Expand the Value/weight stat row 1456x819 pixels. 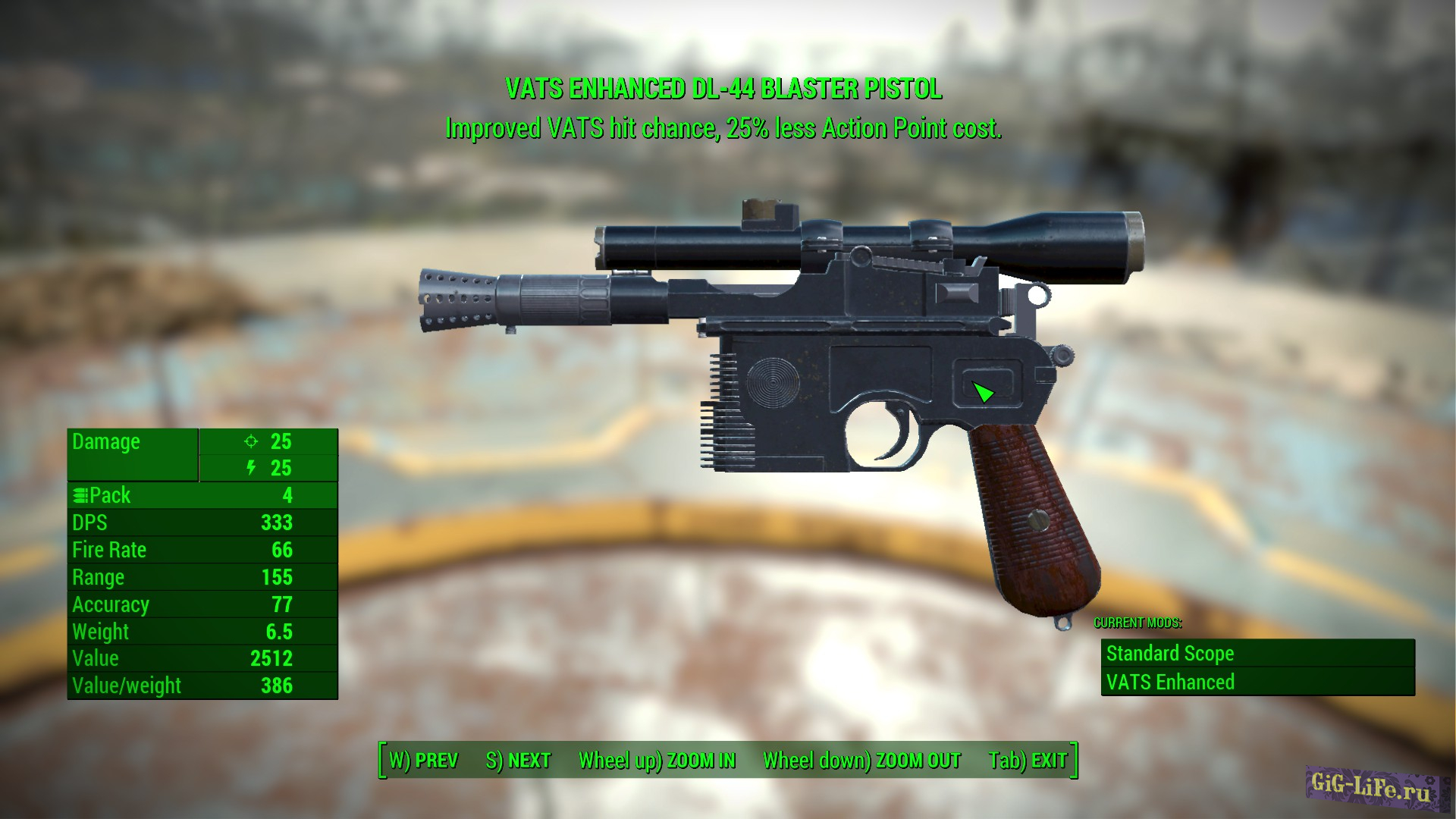point(201,686)
